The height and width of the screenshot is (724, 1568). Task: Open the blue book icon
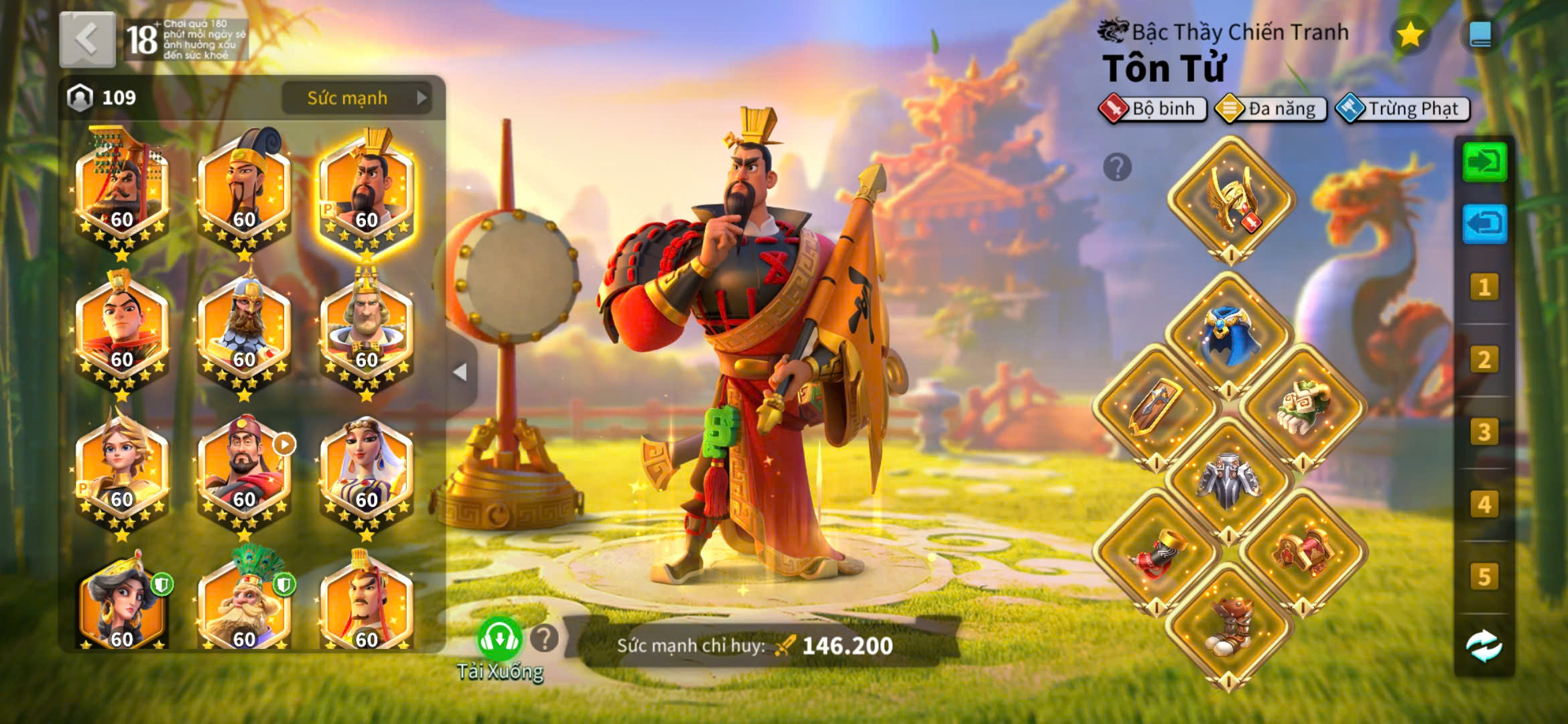(1480, 34)
